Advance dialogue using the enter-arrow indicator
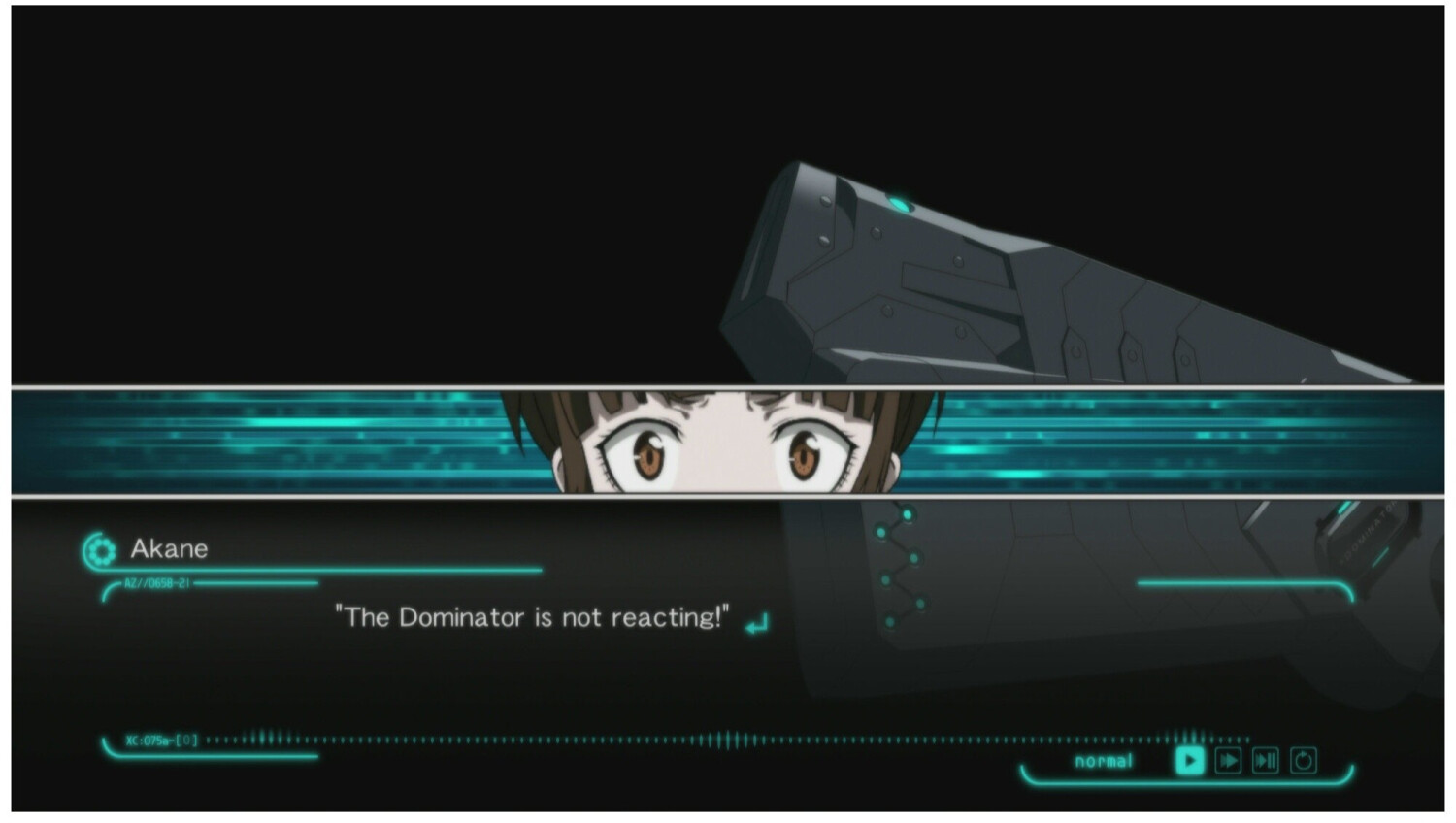1456x823 pixels. [x=757, y=623]
